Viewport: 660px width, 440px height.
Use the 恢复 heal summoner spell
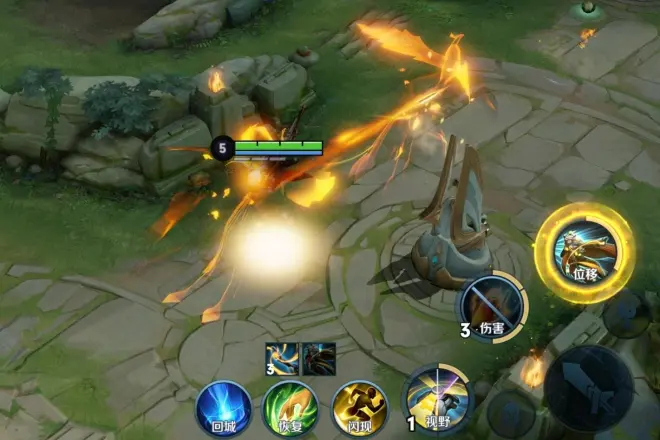(x=290, y=407)
